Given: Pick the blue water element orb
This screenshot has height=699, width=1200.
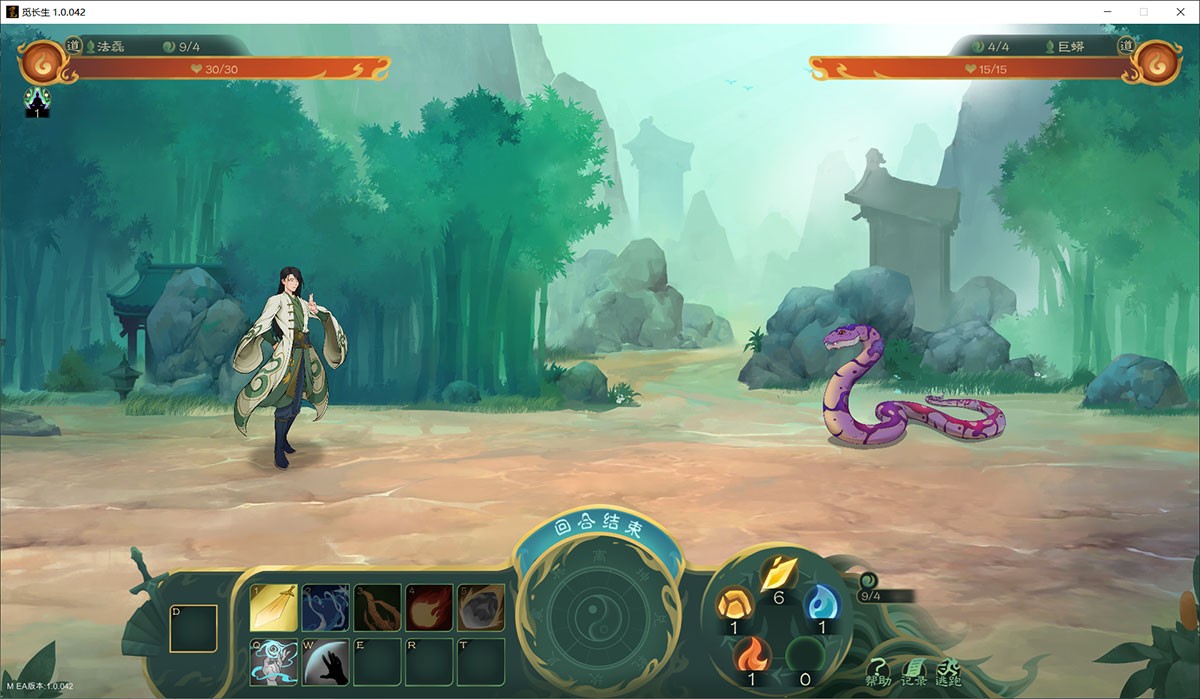Looking at the screenshot, I should pos(822,603).
